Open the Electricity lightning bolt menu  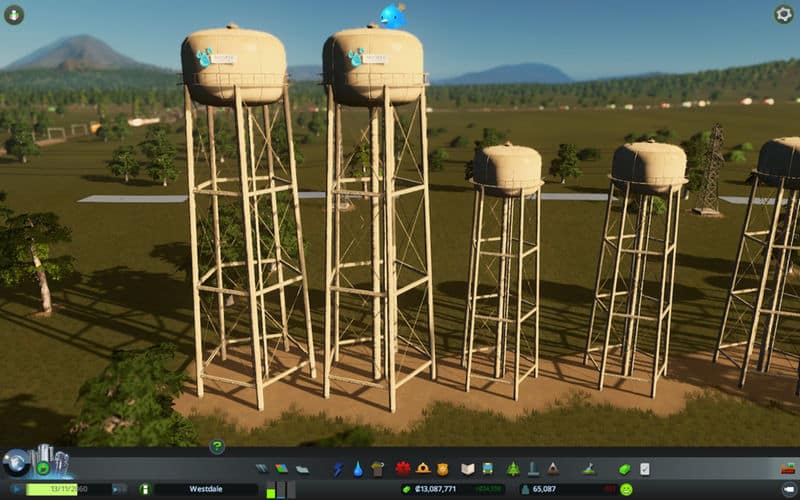point(338,468)
